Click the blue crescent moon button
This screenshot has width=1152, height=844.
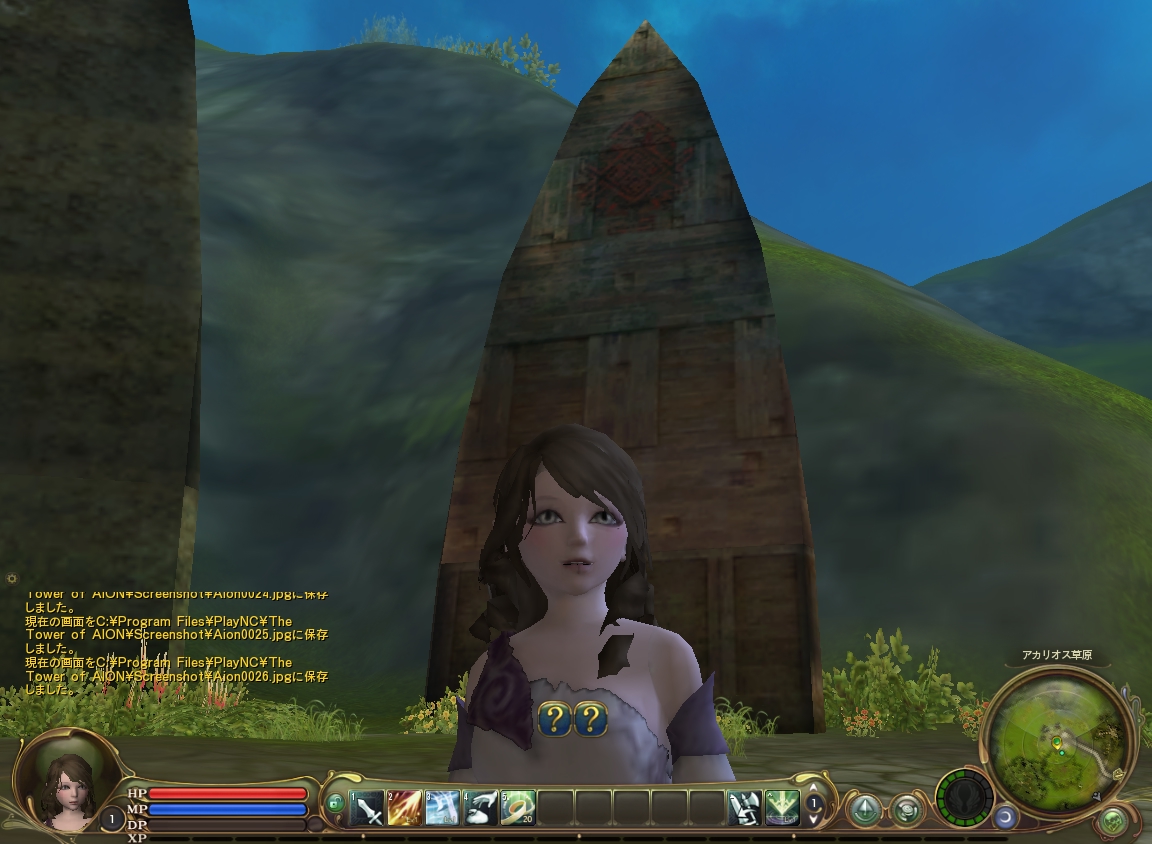(1004, 818)
